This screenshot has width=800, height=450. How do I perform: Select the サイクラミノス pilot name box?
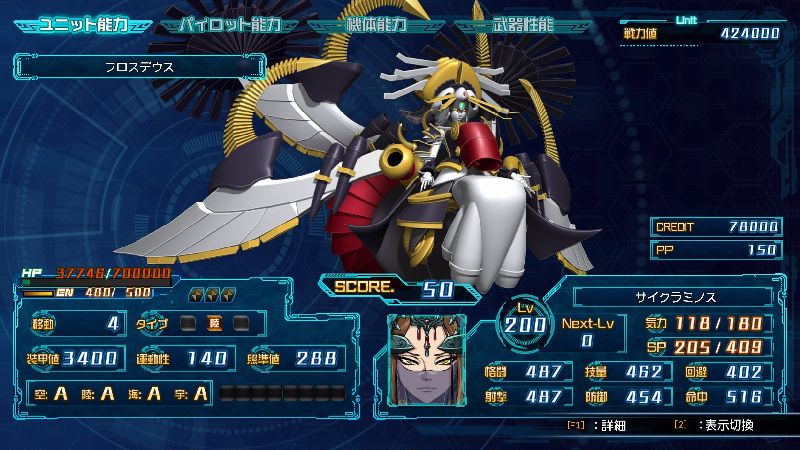coord(677,296)
